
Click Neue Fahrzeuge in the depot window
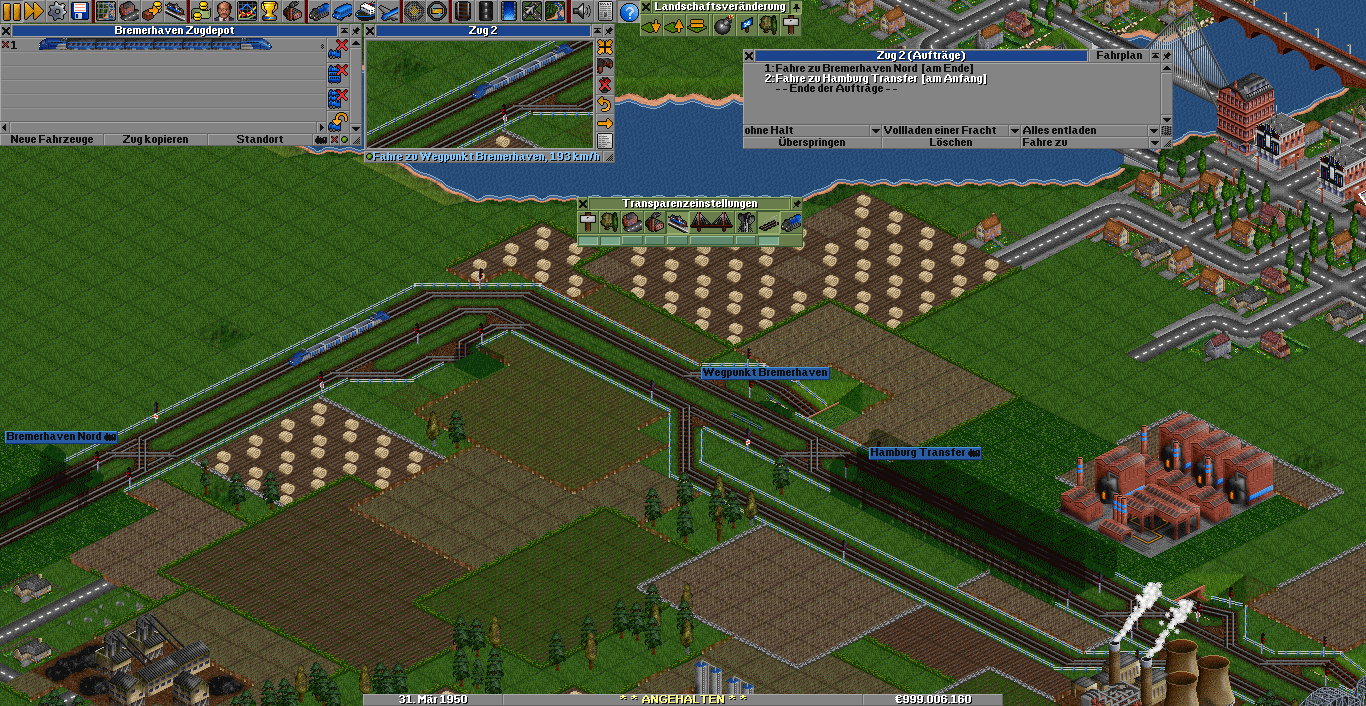tap(52, 139)
